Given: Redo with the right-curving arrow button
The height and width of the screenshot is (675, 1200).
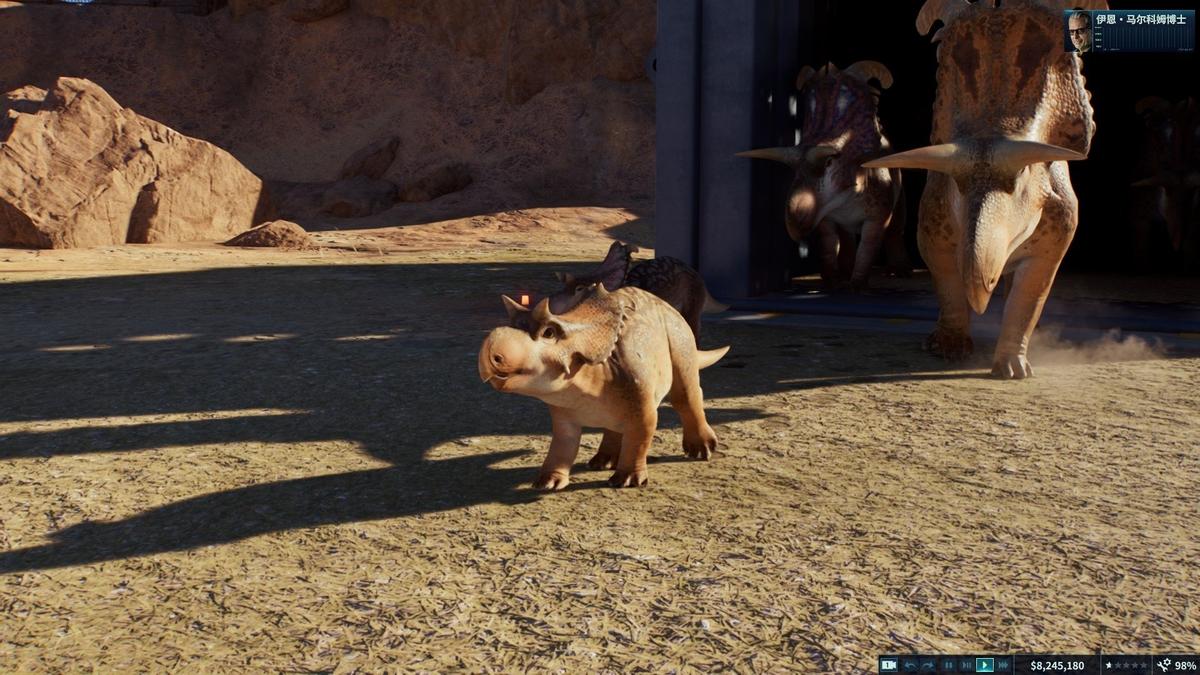Looking at the screenshot, I should 928,665.
